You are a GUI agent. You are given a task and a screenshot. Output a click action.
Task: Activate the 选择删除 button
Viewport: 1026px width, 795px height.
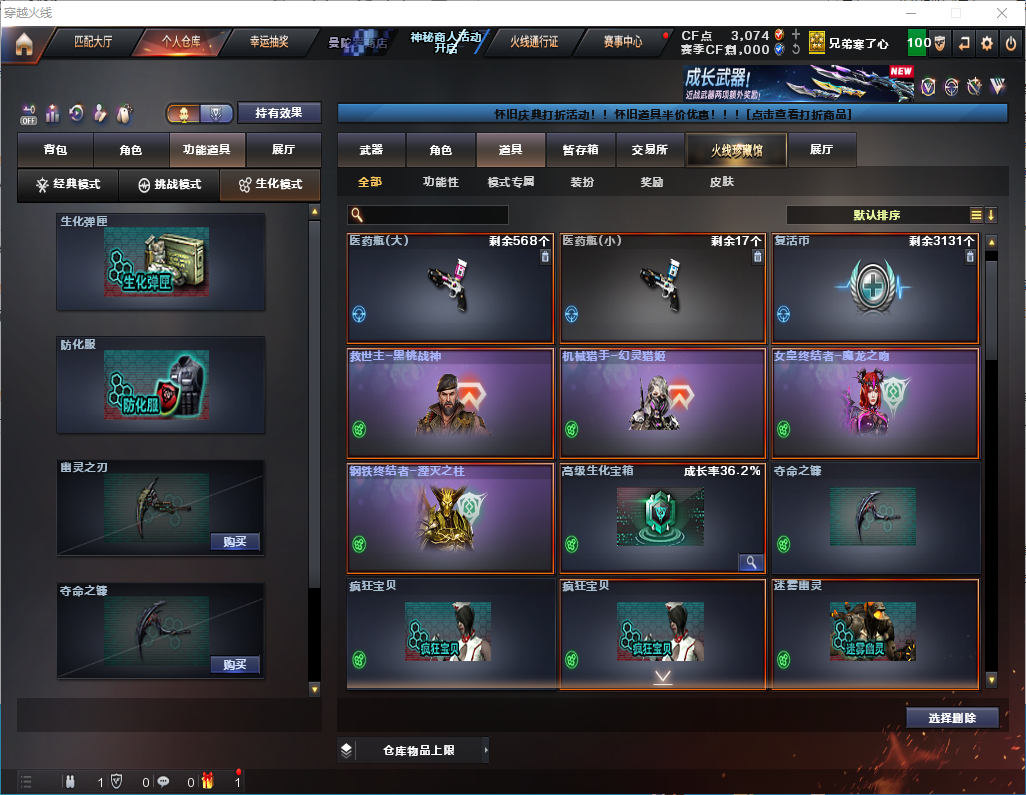click(x=952, y=718)
